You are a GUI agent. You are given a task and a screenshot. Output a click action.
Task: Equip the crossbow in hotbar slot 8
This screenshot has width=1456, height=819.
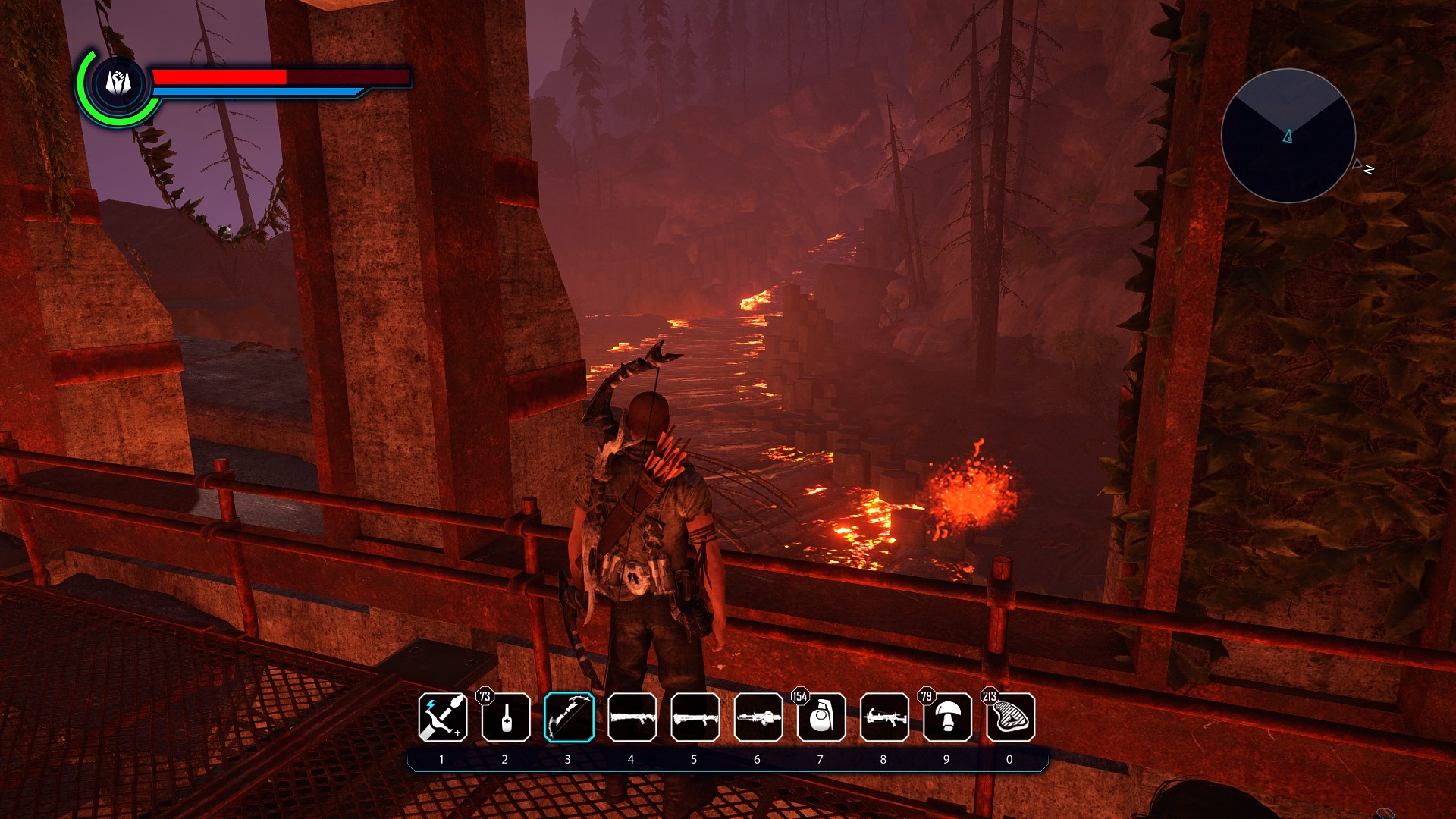point(884,717)
